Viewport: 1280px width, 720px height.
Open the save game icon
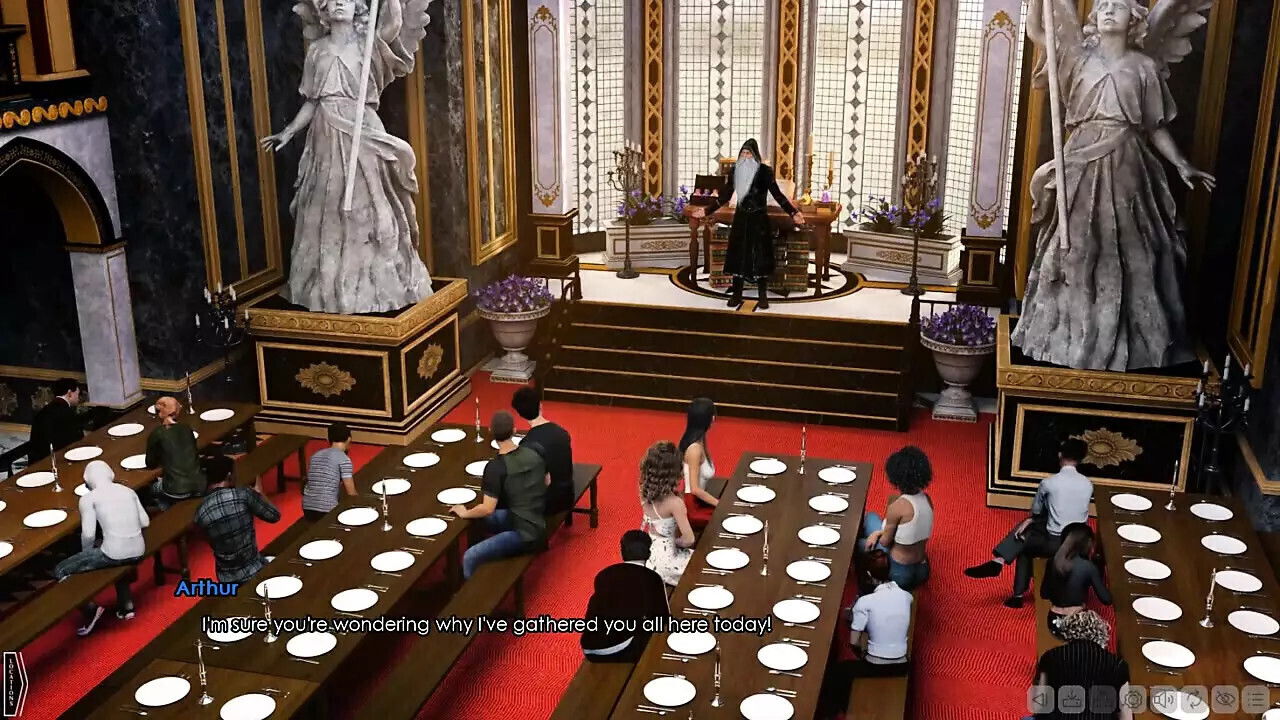pyautogui.click(x=1071, y=700)
